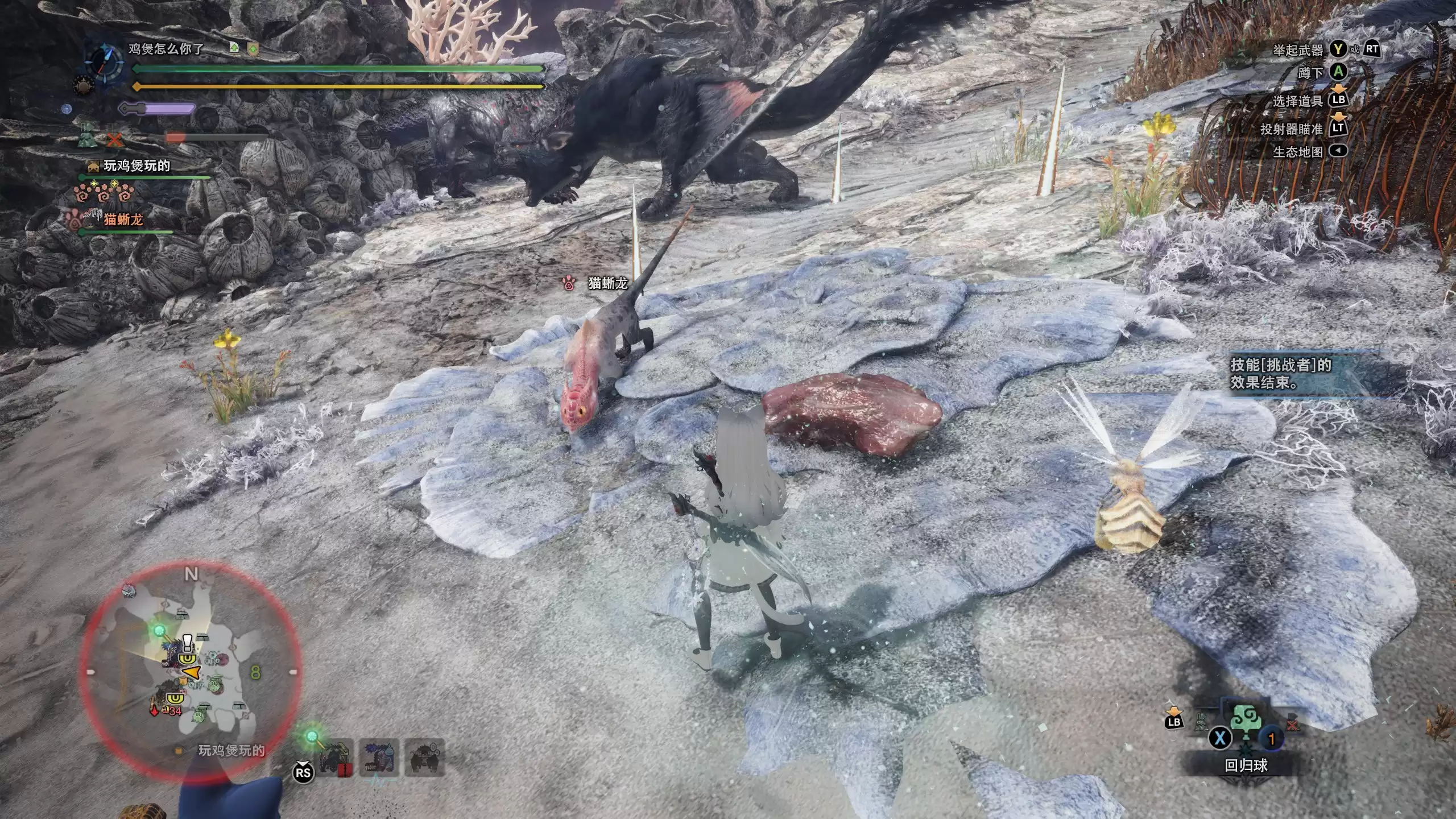Screen dimensions: 1456x819
Task: Select the Palico entry 玩鸡煲玩的 in party list
Action: tap(135, 166)
